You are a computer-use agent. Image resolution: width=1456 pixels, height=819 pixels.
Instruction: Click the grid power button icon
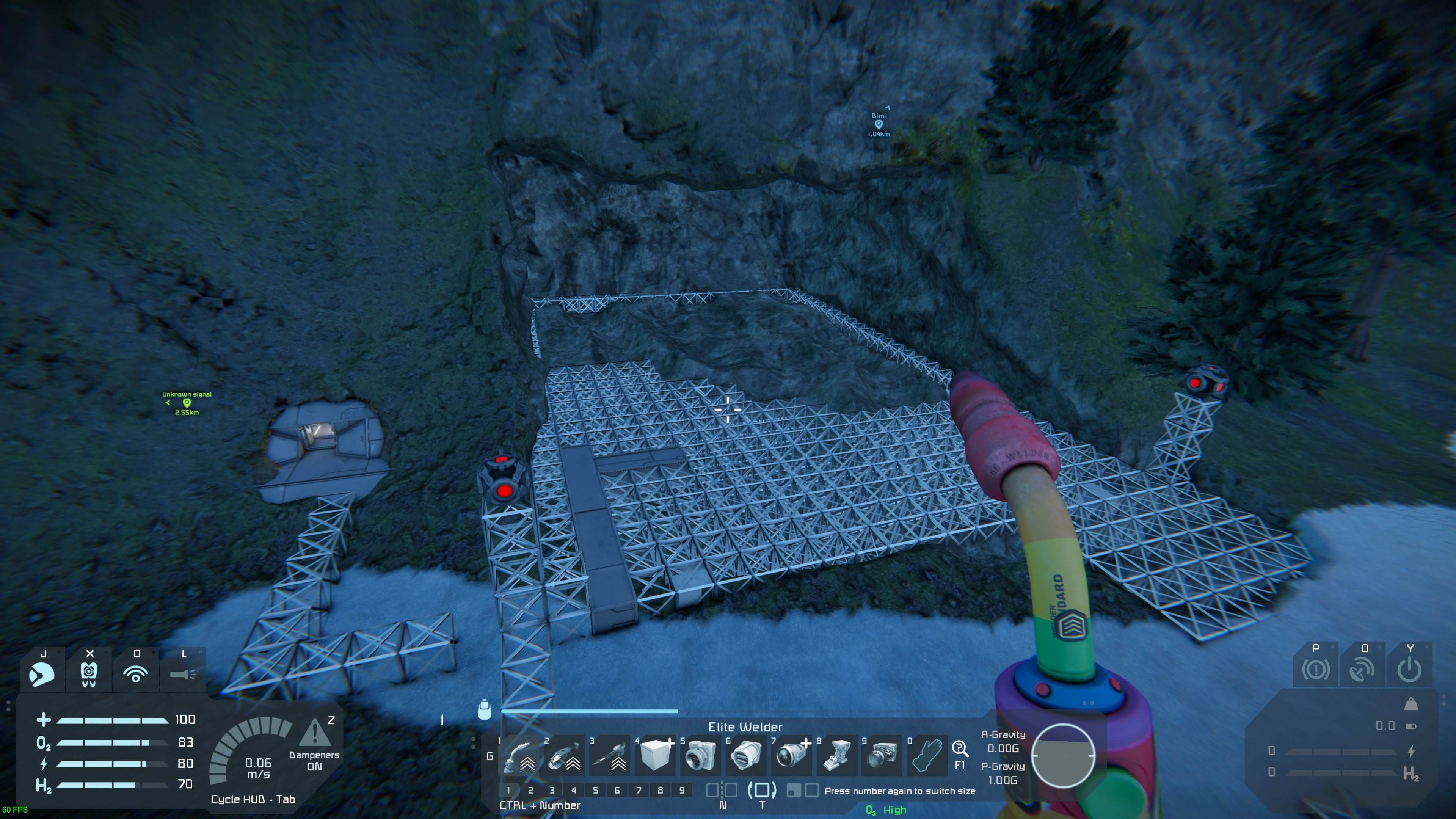[x=1409, y=670]
